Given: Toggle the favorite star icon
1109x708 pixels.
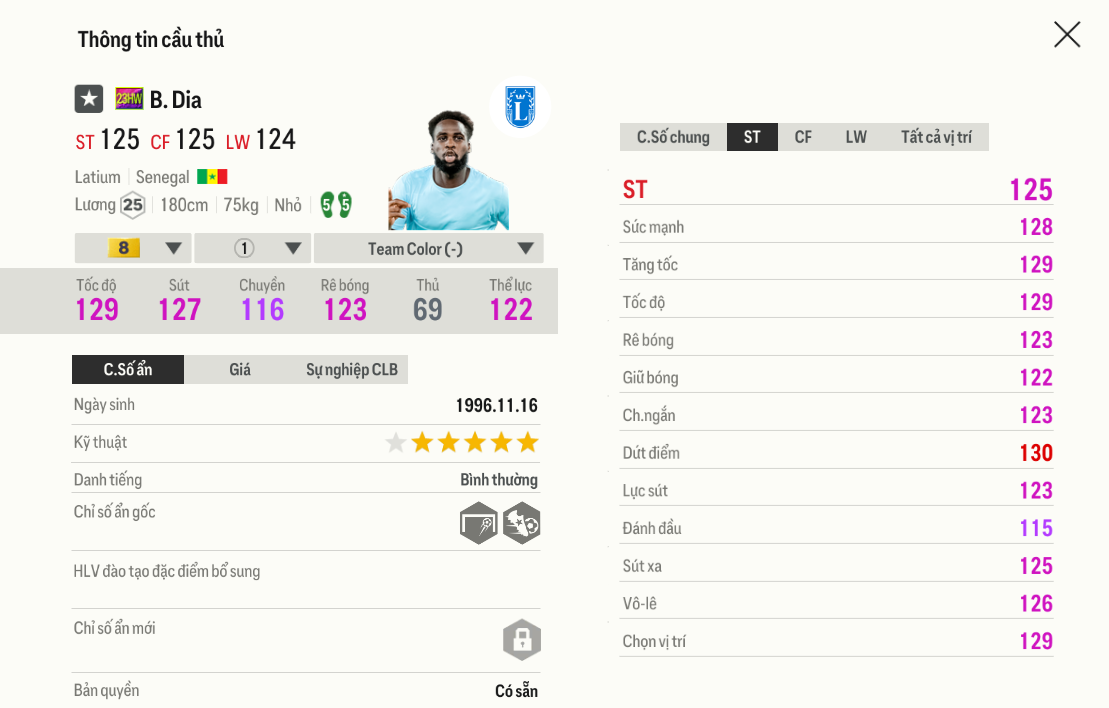Looking at the screenshot, I should click(x=89, y=99).
